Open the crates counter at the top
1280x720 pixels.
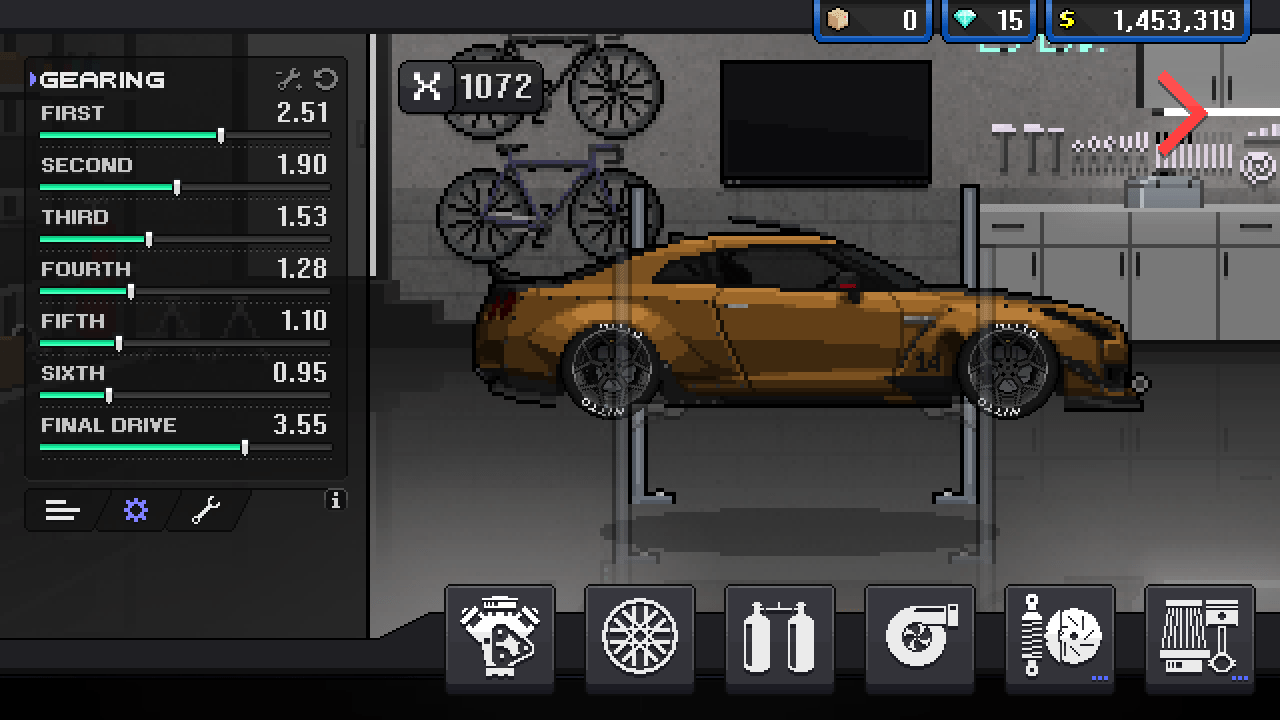pos(871,17)
